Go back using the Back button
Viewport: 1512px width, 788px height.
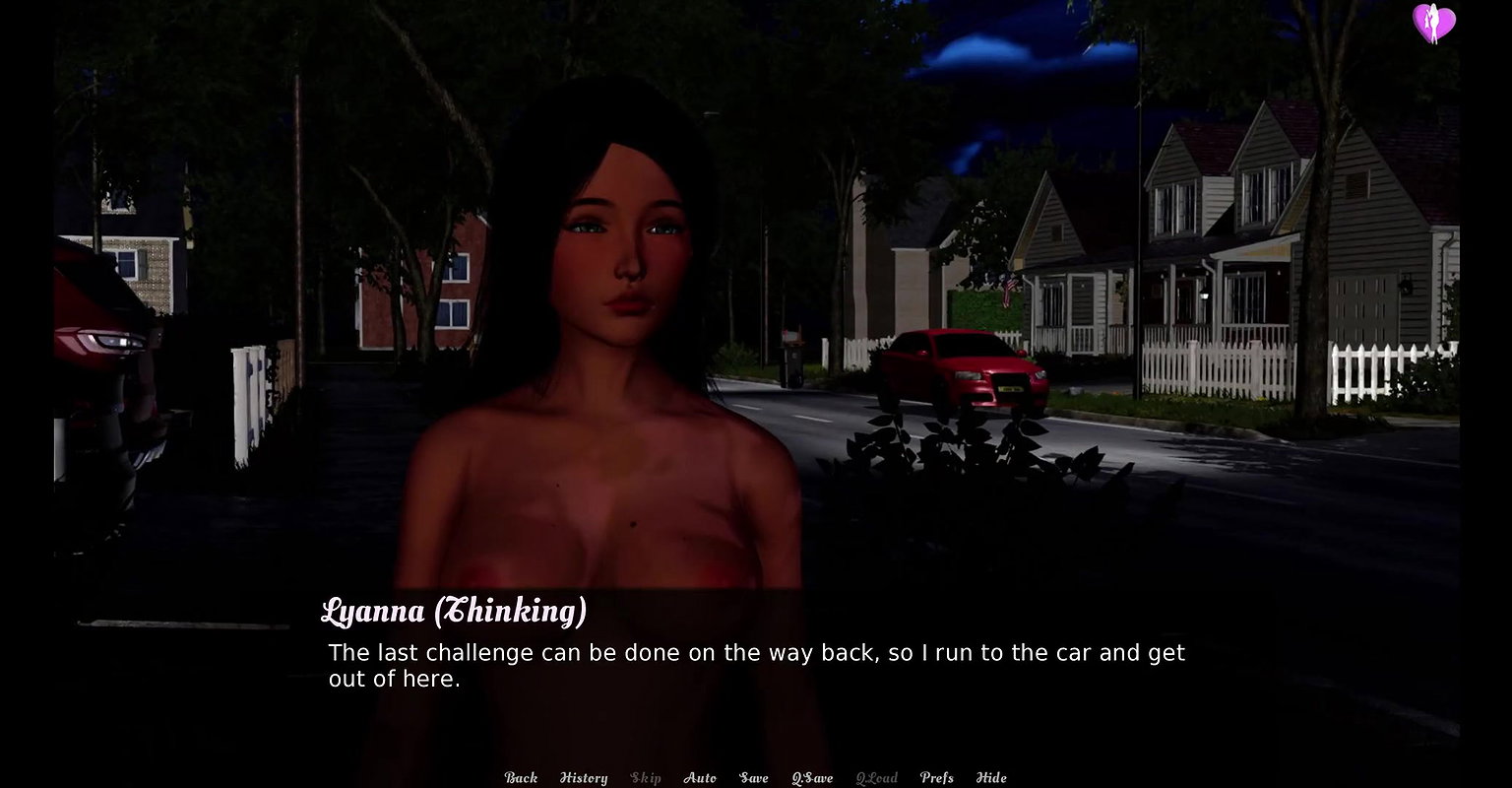click(x=521, y=778)
